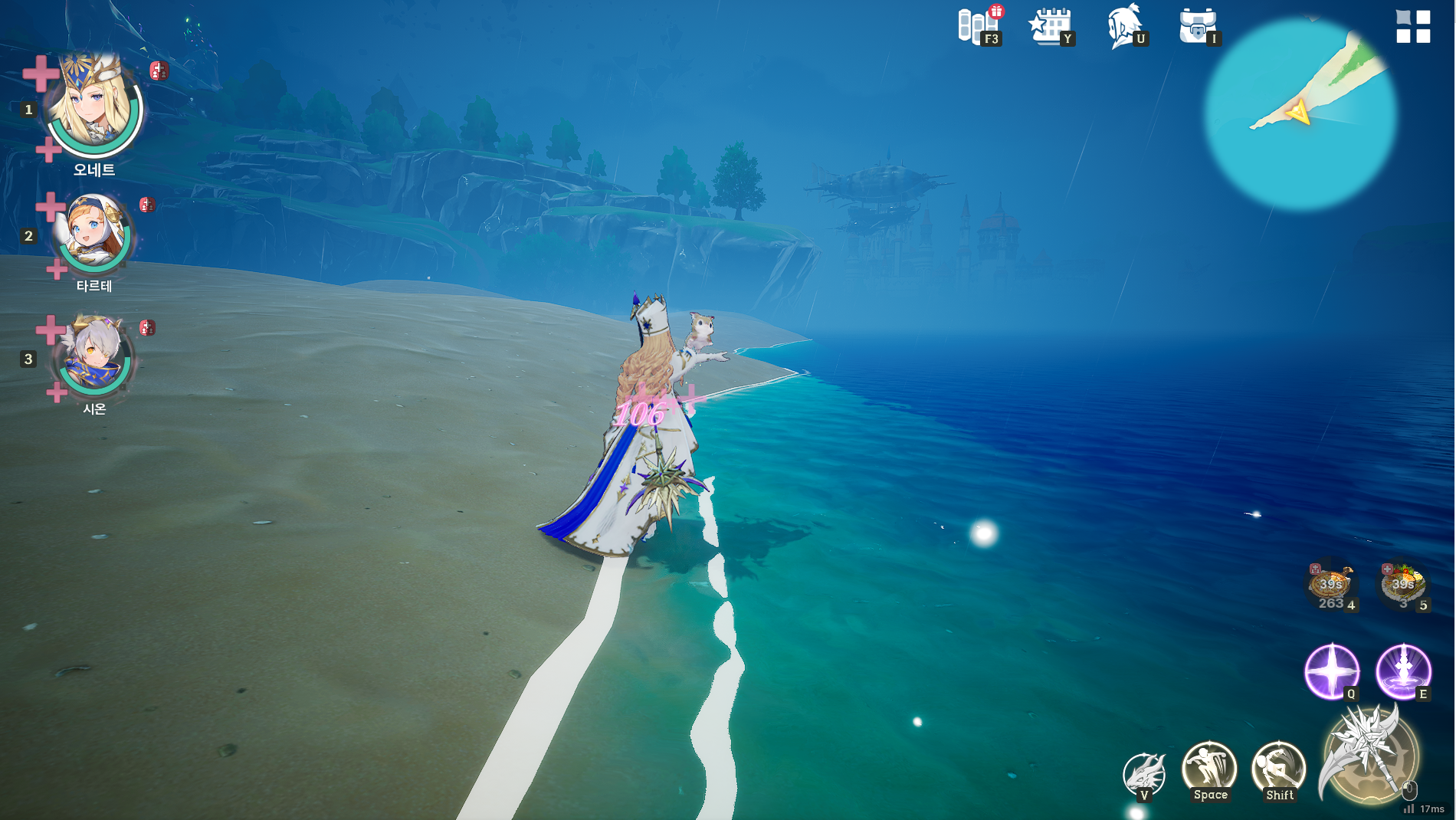
Task: Switch to party member 타르테
Action: (93, 231)
